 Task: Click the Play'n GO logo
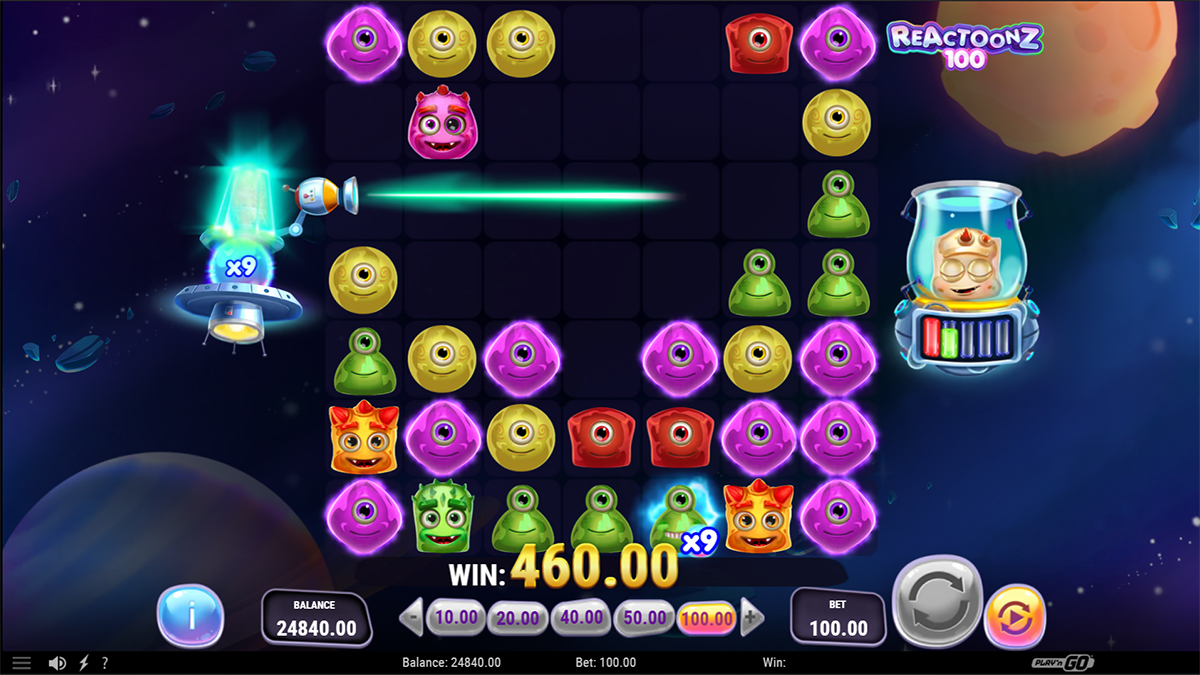tap(1063, 662)
